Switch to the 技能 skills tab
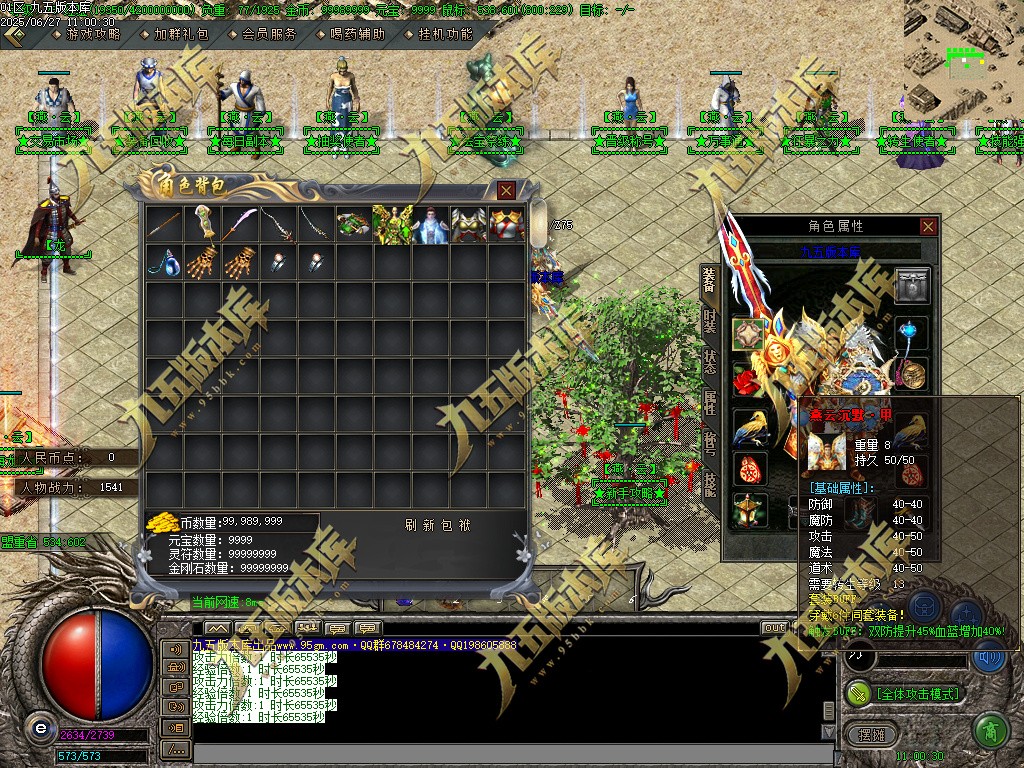The width and height of the screenshot is (1024, 768). coord(709,485)
